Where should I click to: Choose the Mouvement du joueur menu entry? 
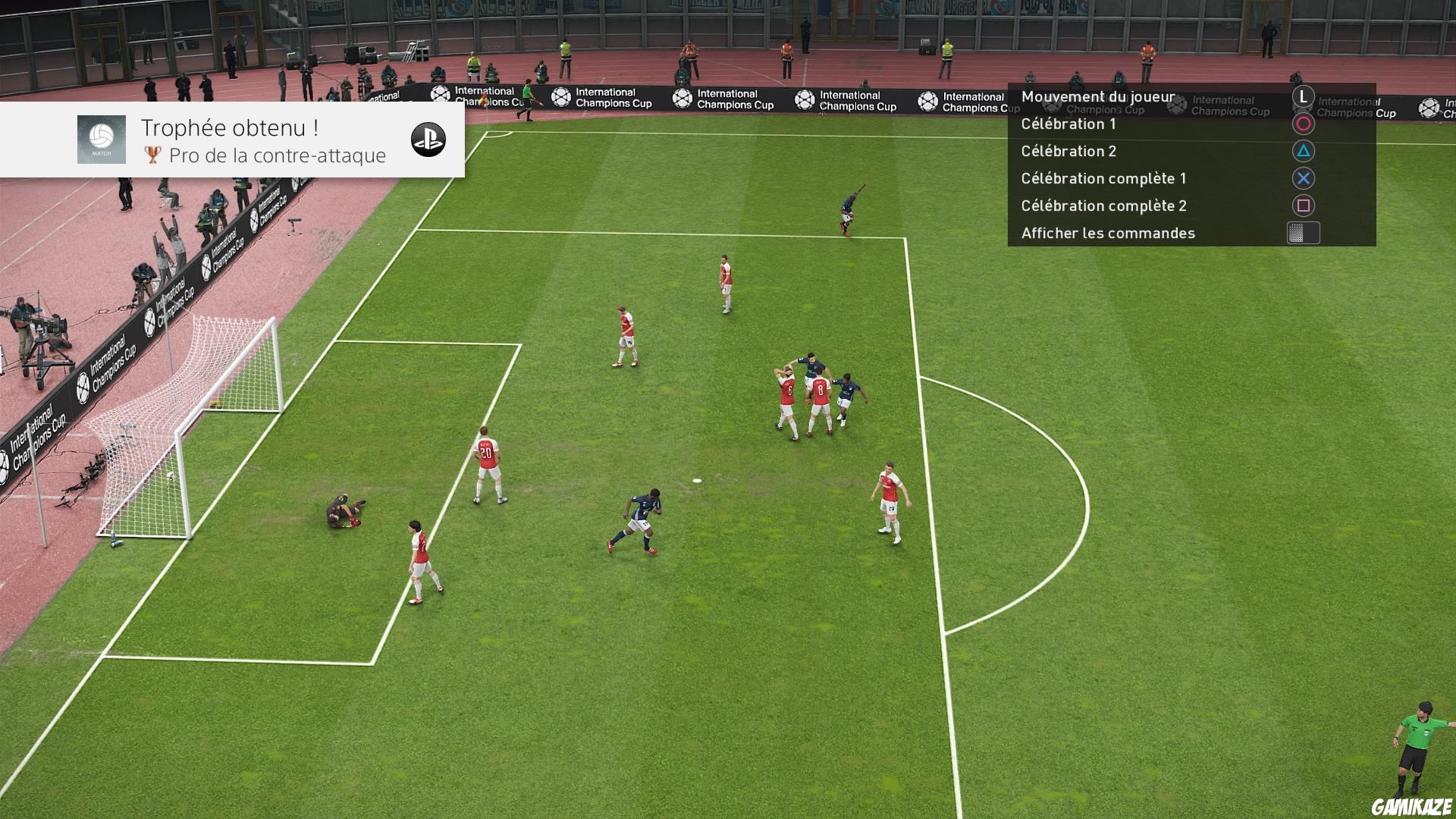(1097, 96)
